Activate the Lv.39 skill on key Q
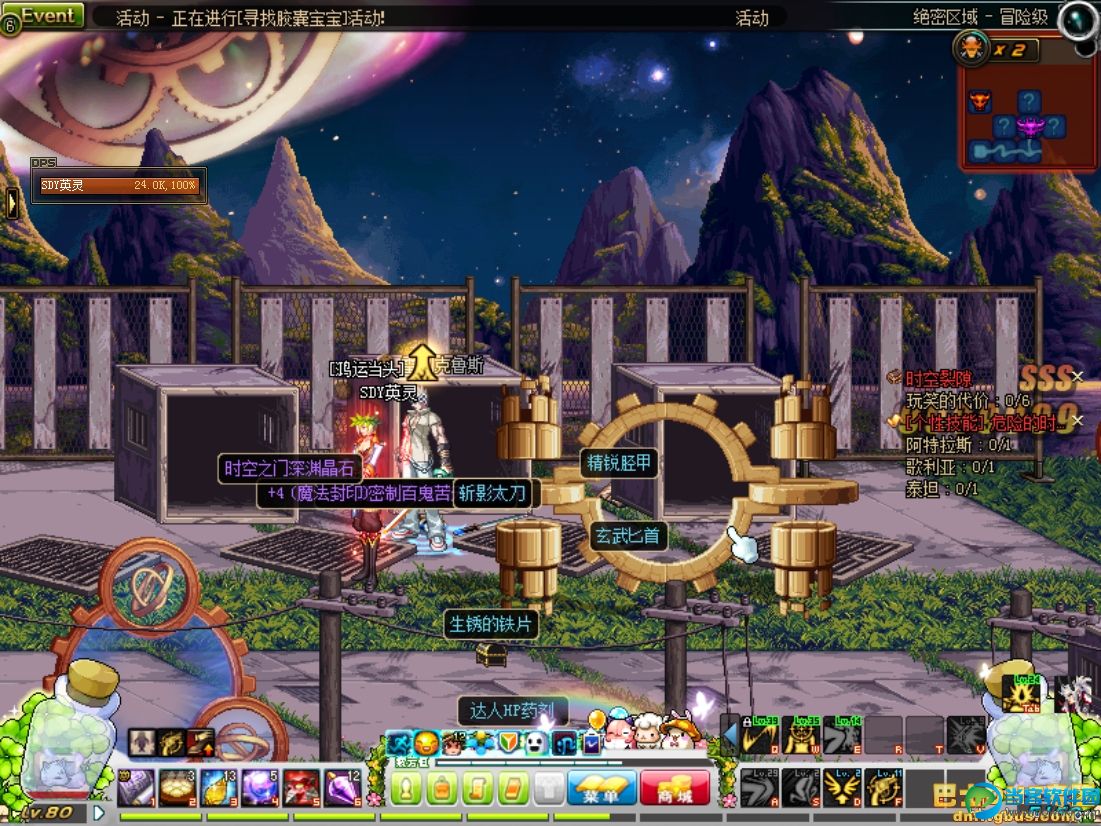Image resolution: width=1101 pixels, height=826 pixels. tap(761, 735)
